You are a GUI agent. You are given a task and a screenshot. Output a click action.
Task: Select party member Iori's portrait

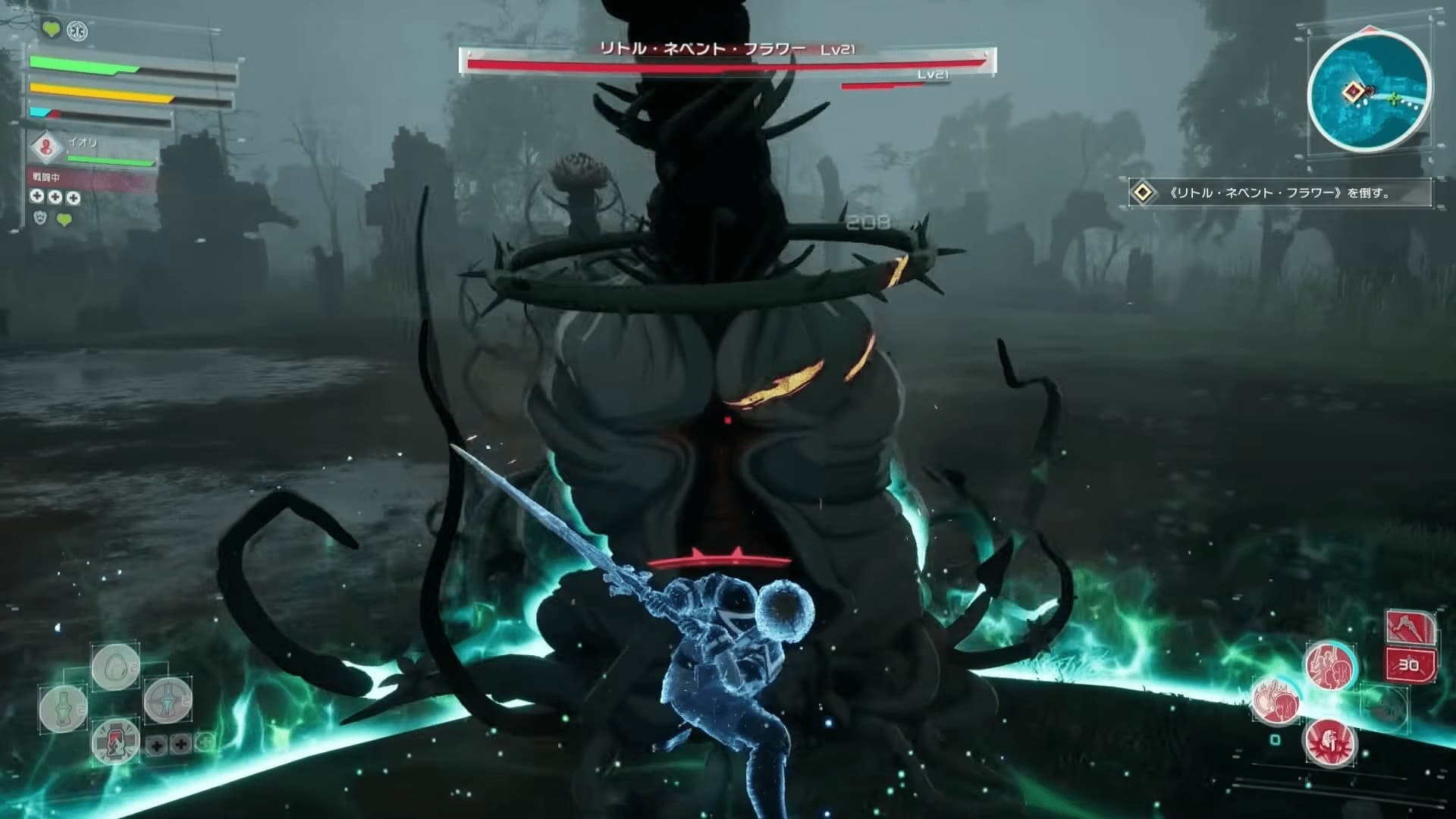tap(48, 149)
